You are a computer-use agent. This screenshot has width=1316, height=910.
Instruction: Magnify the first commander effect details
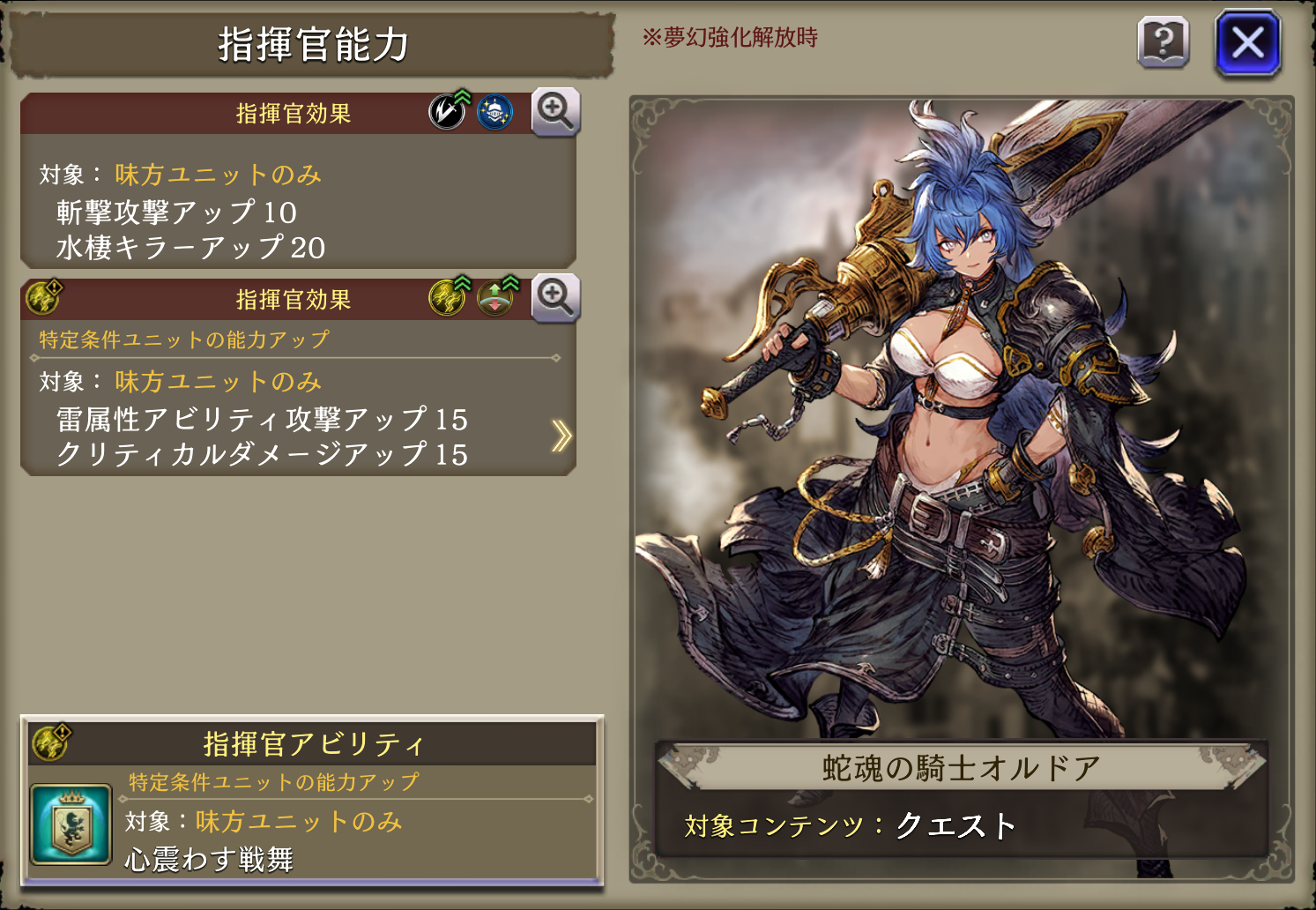point(555,112)
